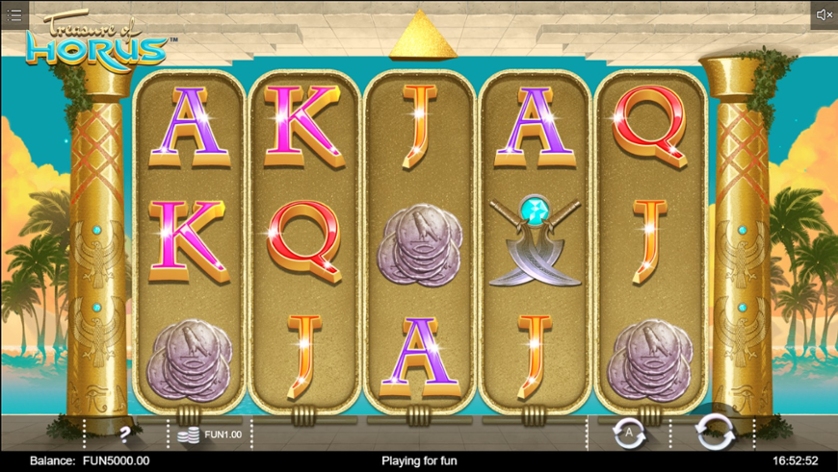838x472 pixels.
Task: Open the help question mark
Action: (126, 434)
